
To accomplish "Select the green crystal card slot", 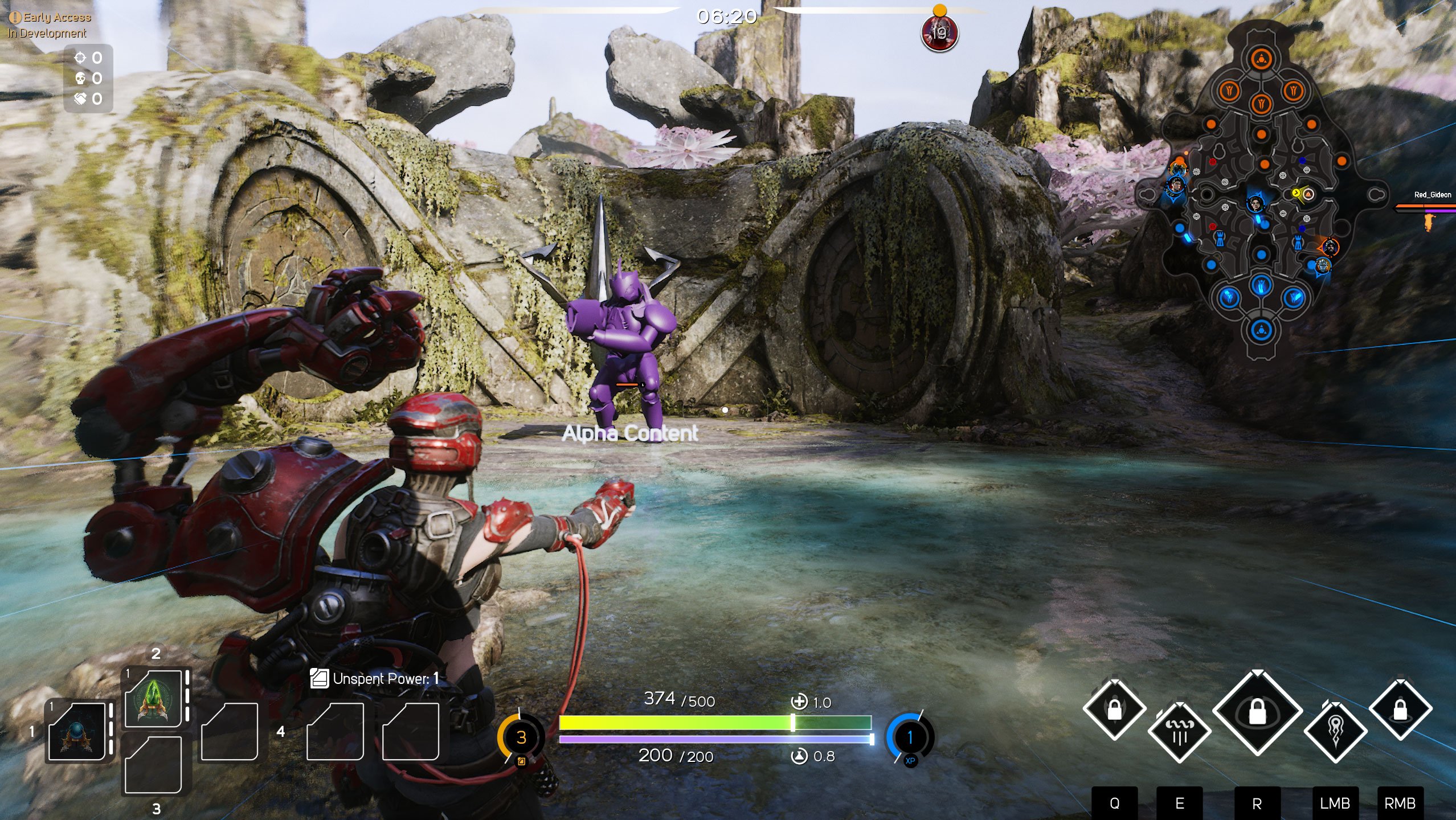I will [x=153, y=699].
